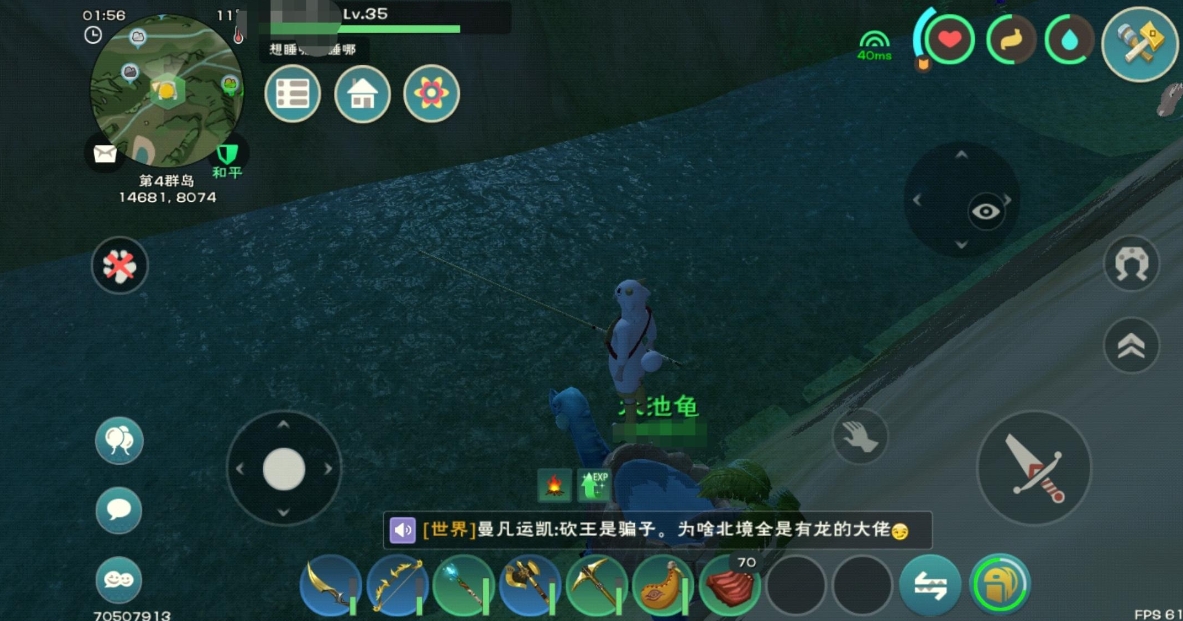Open the list menu button
Viewport: 1183px width, 621px height.
tap(292, 94)
